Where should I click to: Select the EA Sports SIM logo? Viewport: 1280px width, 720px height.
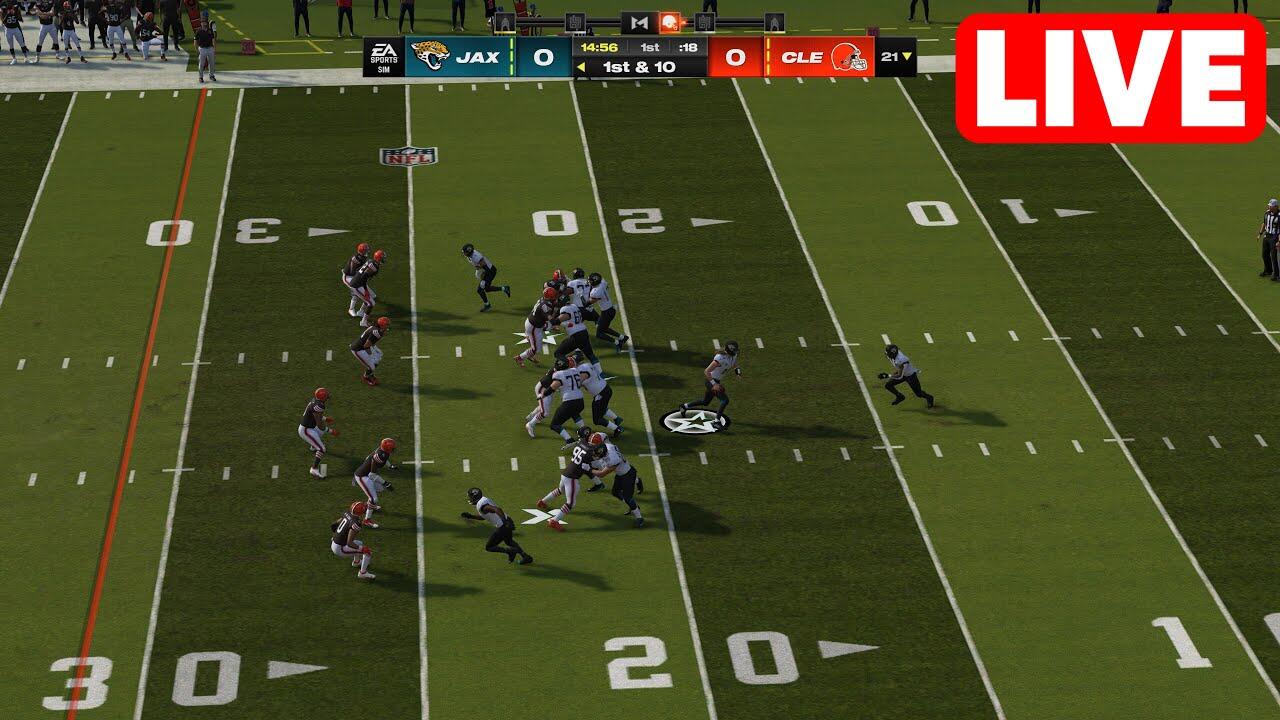coord(383,57)
